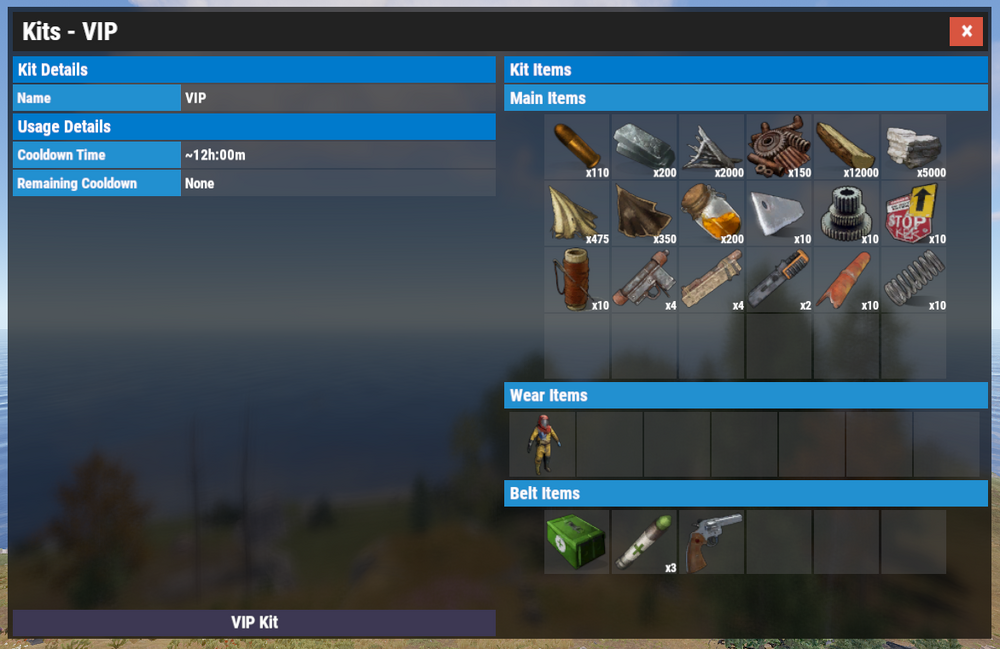Select the hazmat suit wear item
The width and height of the screenshot is (1000, 649).
(x=542, y=443)
